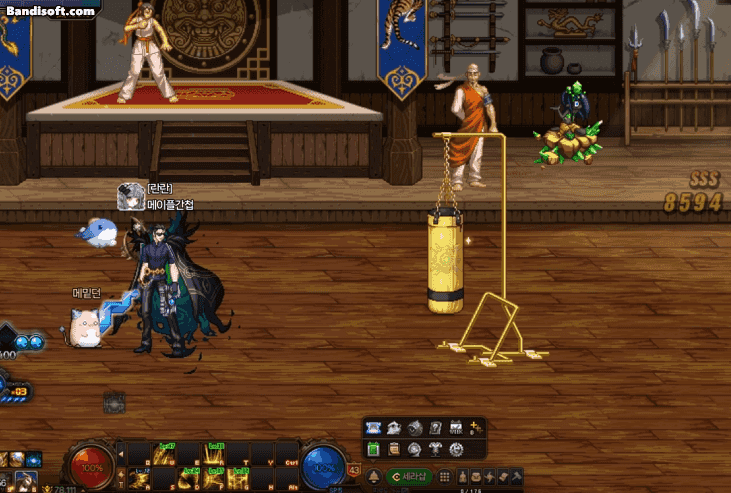Click the gold plus sparkle icon
The image size is (731, 493).
tap(476, 428)
